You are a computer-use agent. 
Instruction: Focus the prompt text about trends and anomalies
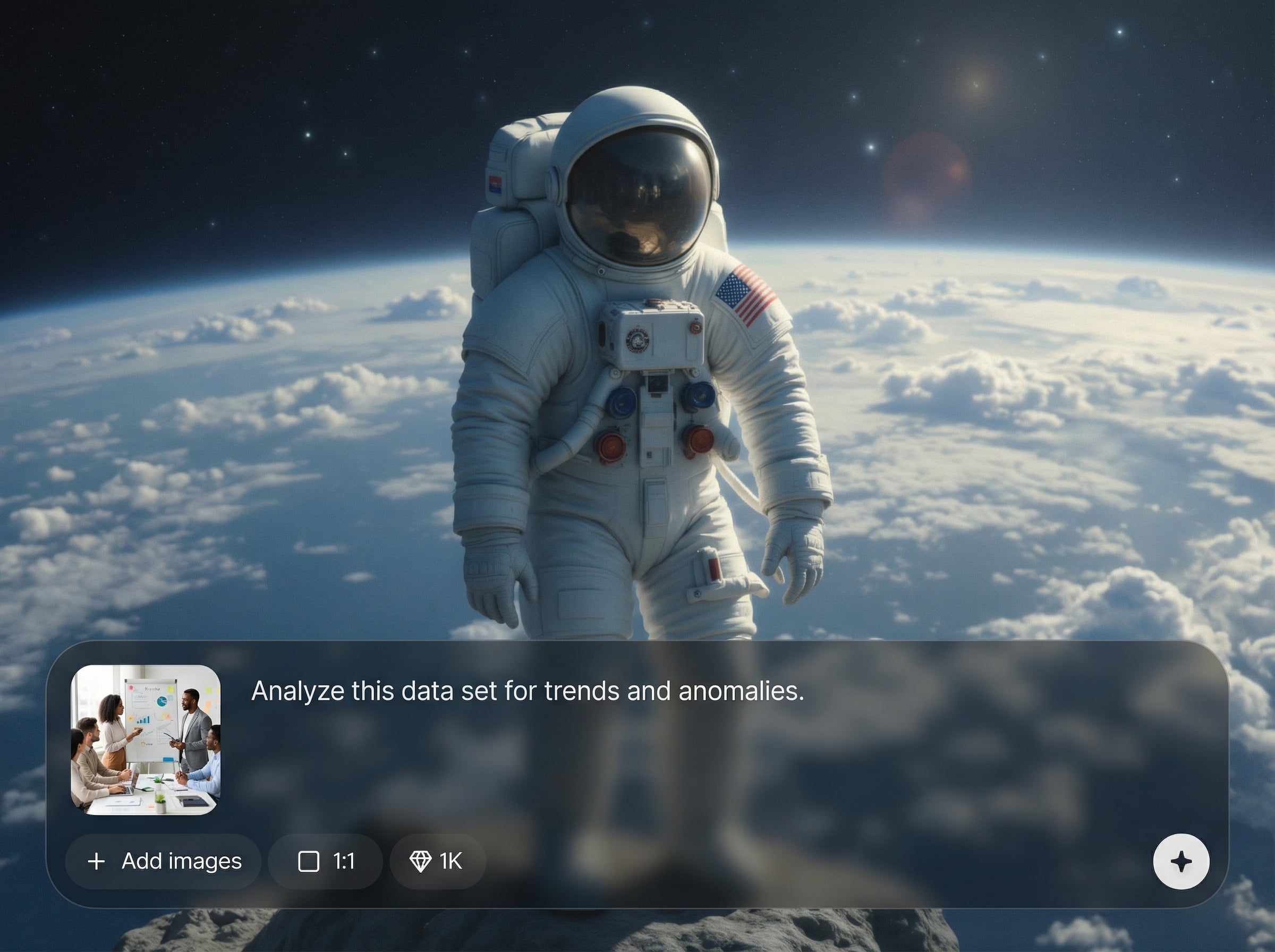tap(527, 691)
